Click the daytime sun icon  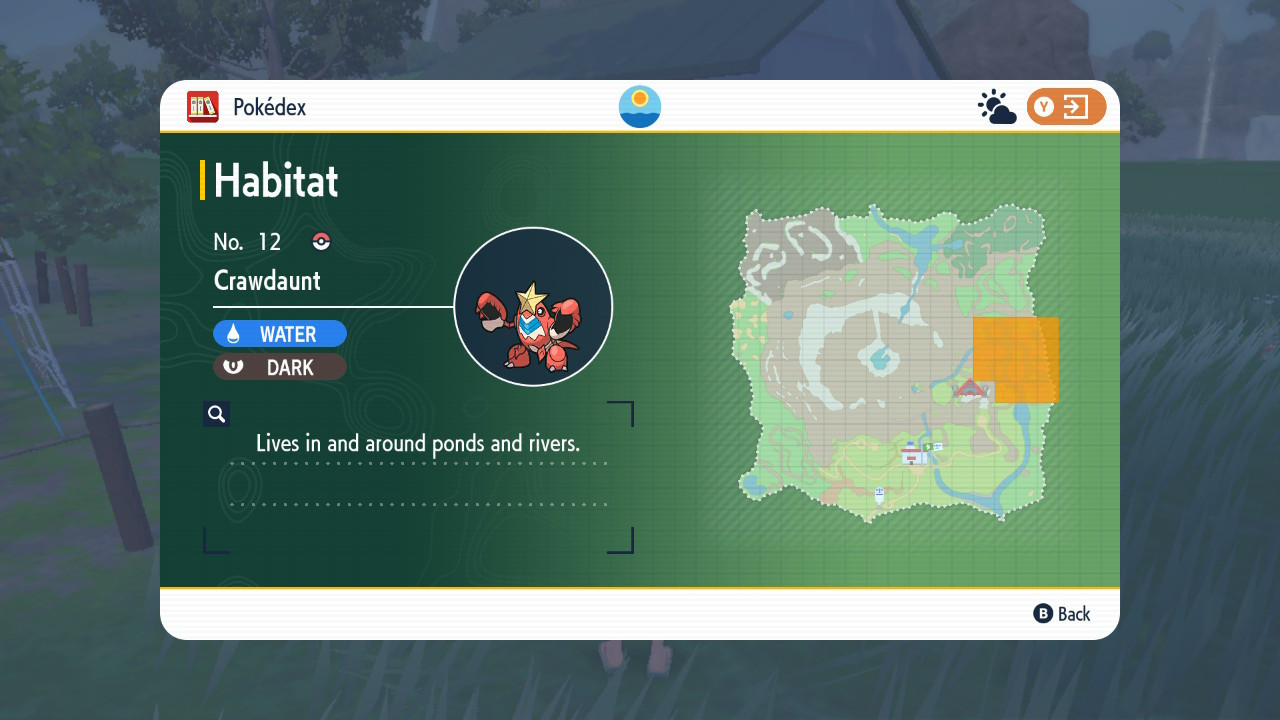[x=640, y=107]
